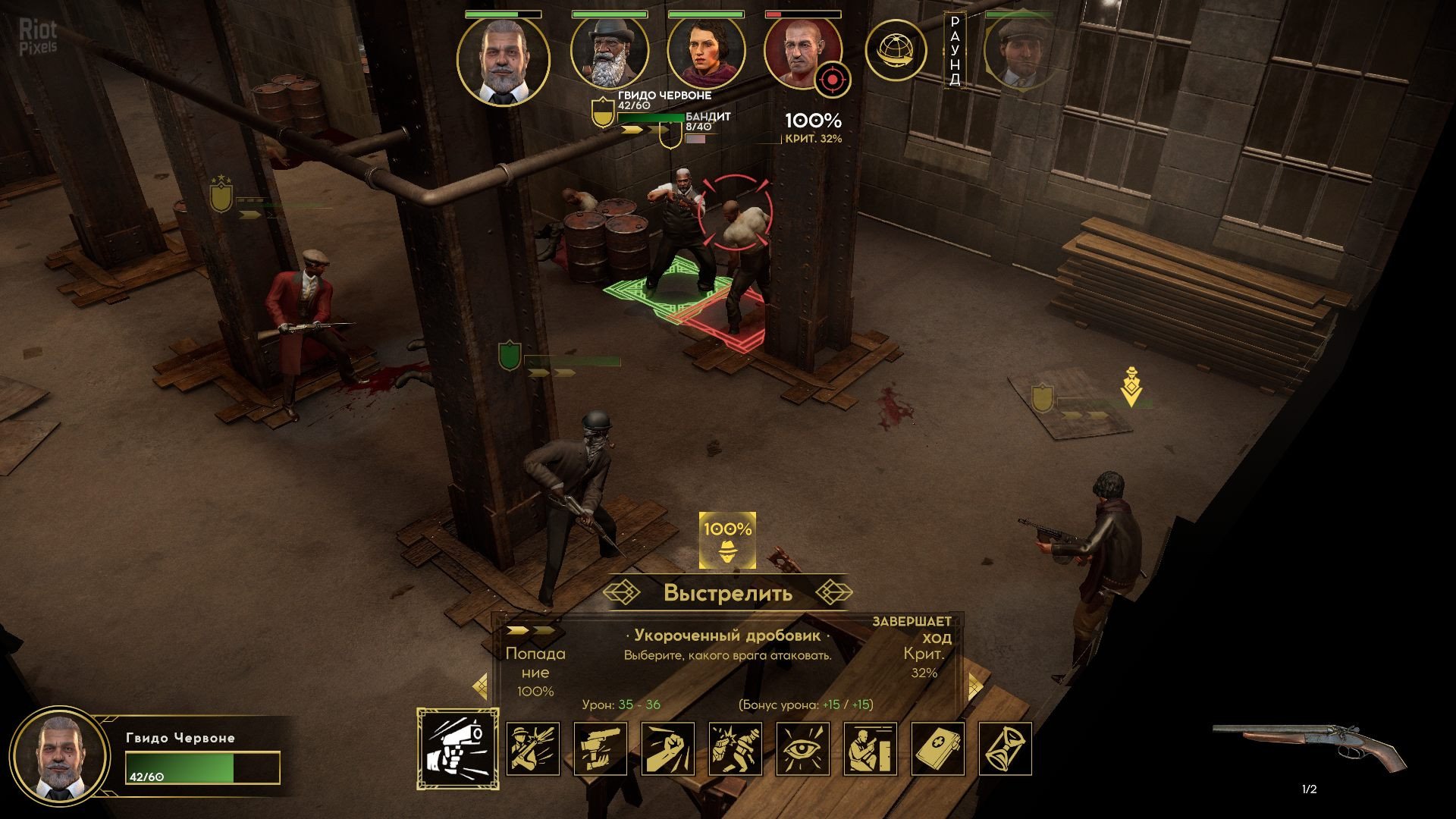Screen dimensions: 1456x819
Task: Choose the pistol reload ability
Action: 600,748
